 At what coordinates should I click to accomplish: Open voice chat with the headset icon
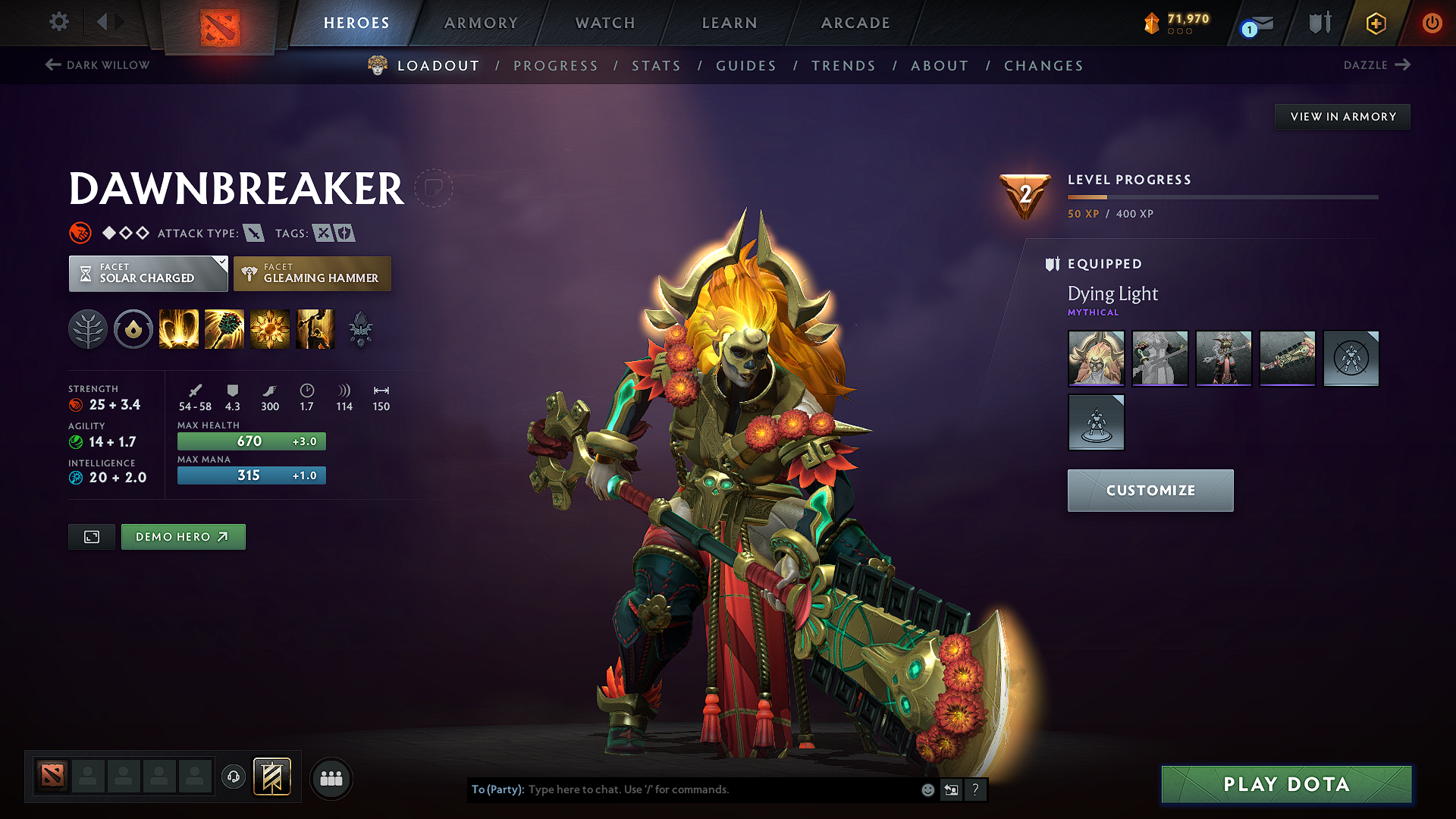click(233, 777)
